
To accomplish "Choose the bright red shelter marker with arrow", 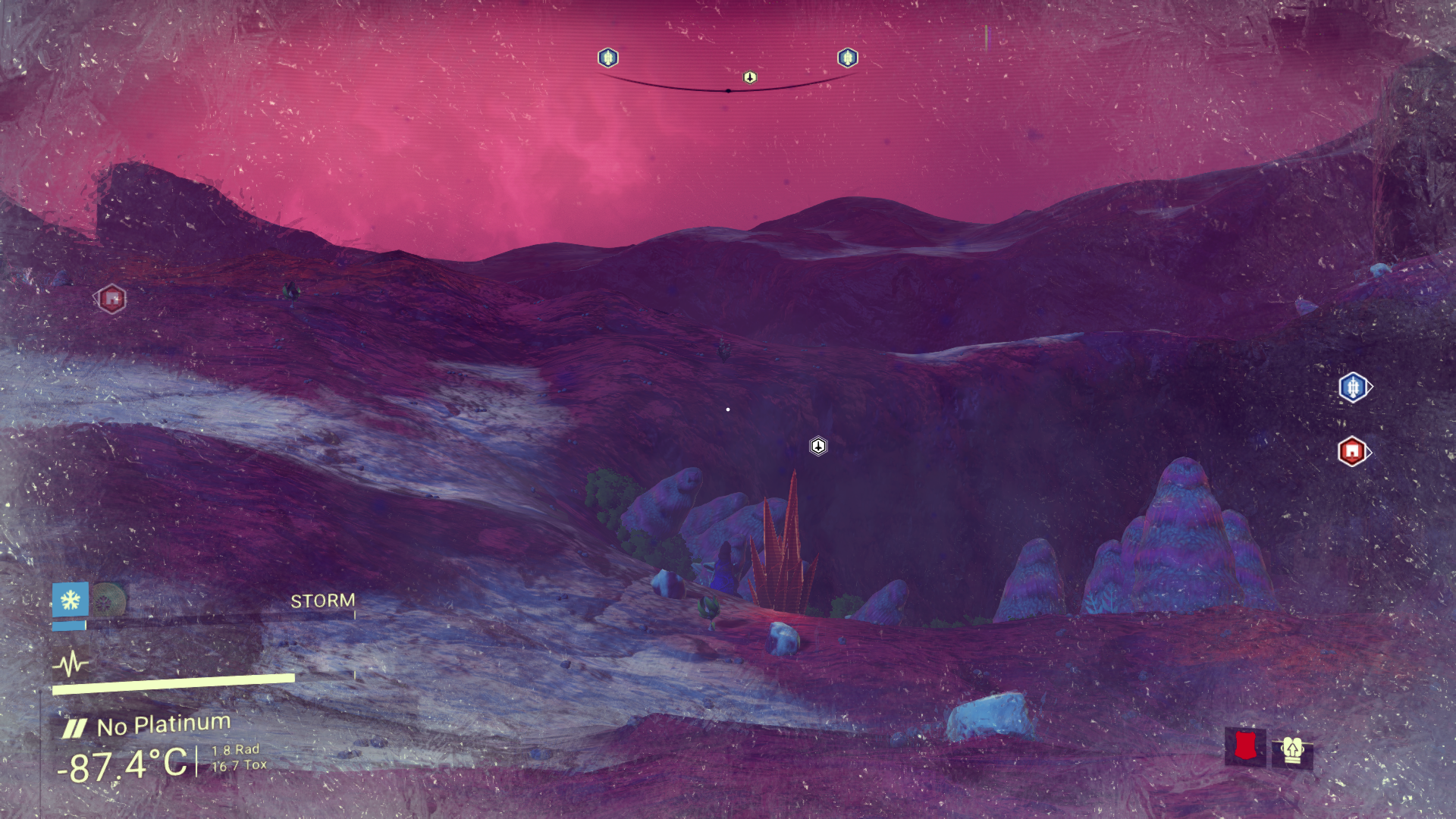I will point(1352,451).
